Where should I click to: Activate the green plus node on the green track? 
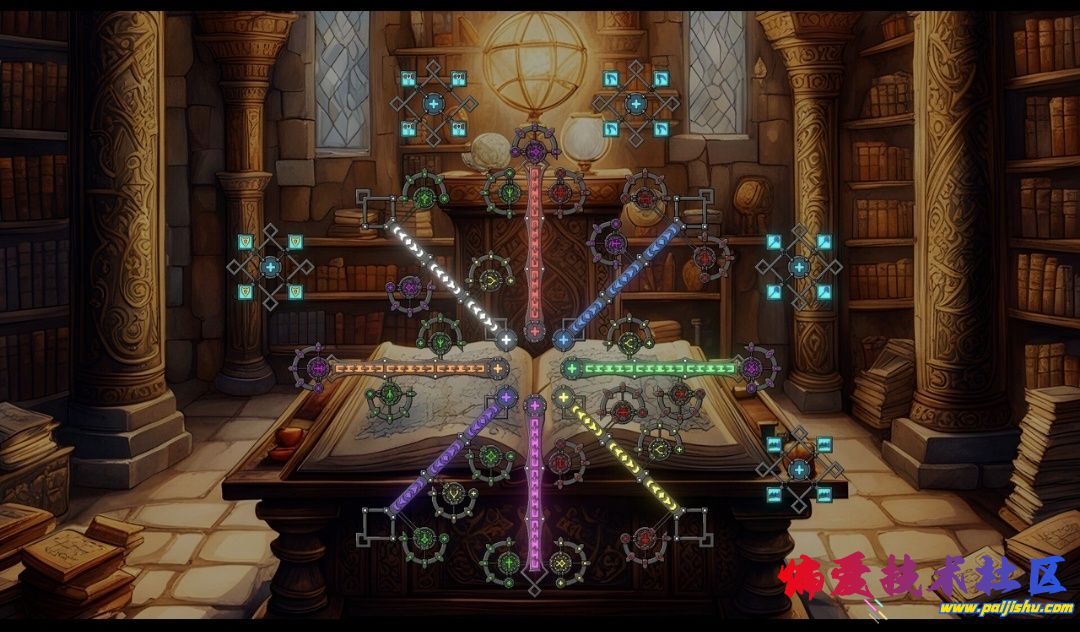(x=572, y=369)
